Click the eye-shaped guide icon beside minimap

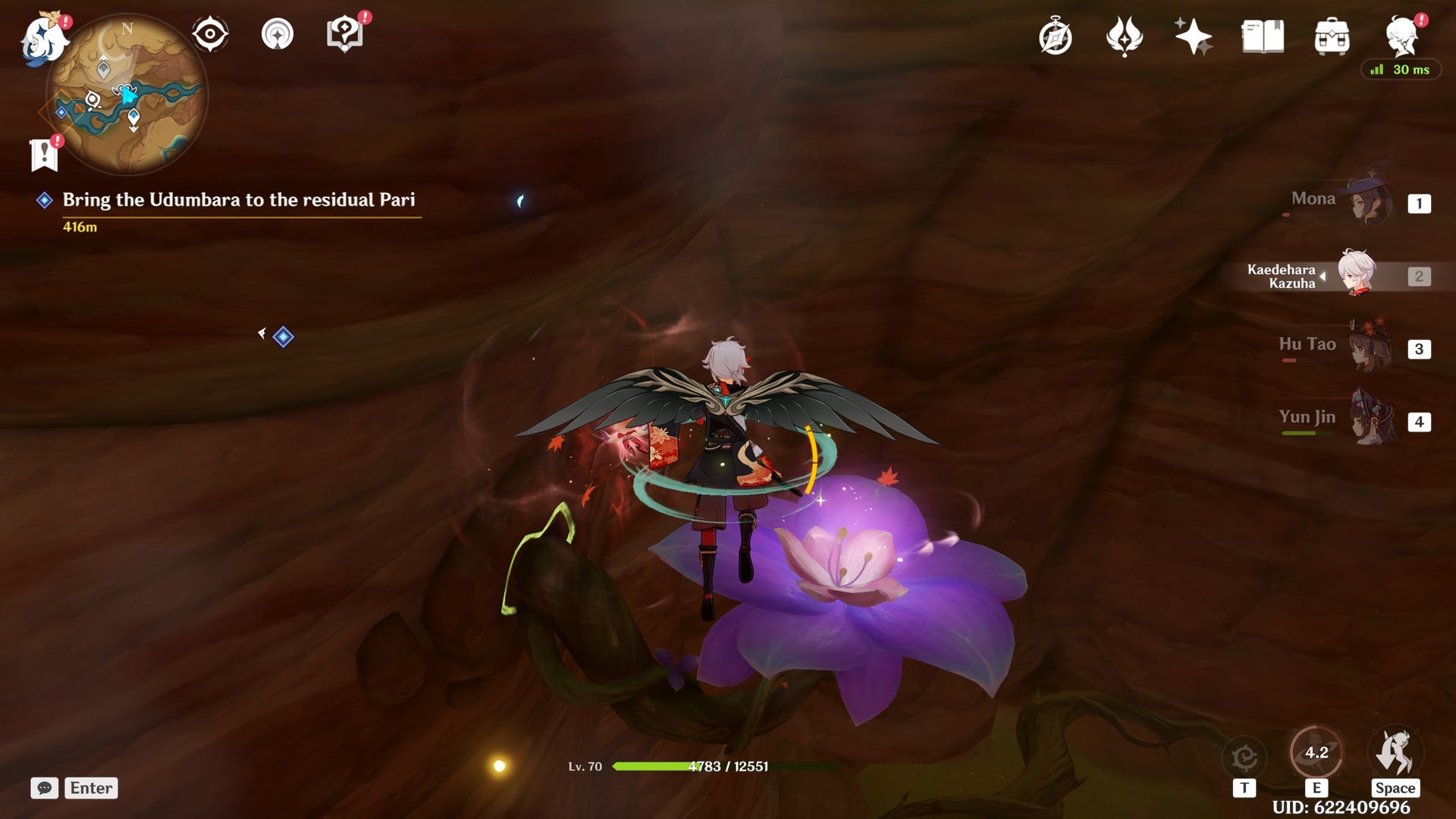point(210,33)
